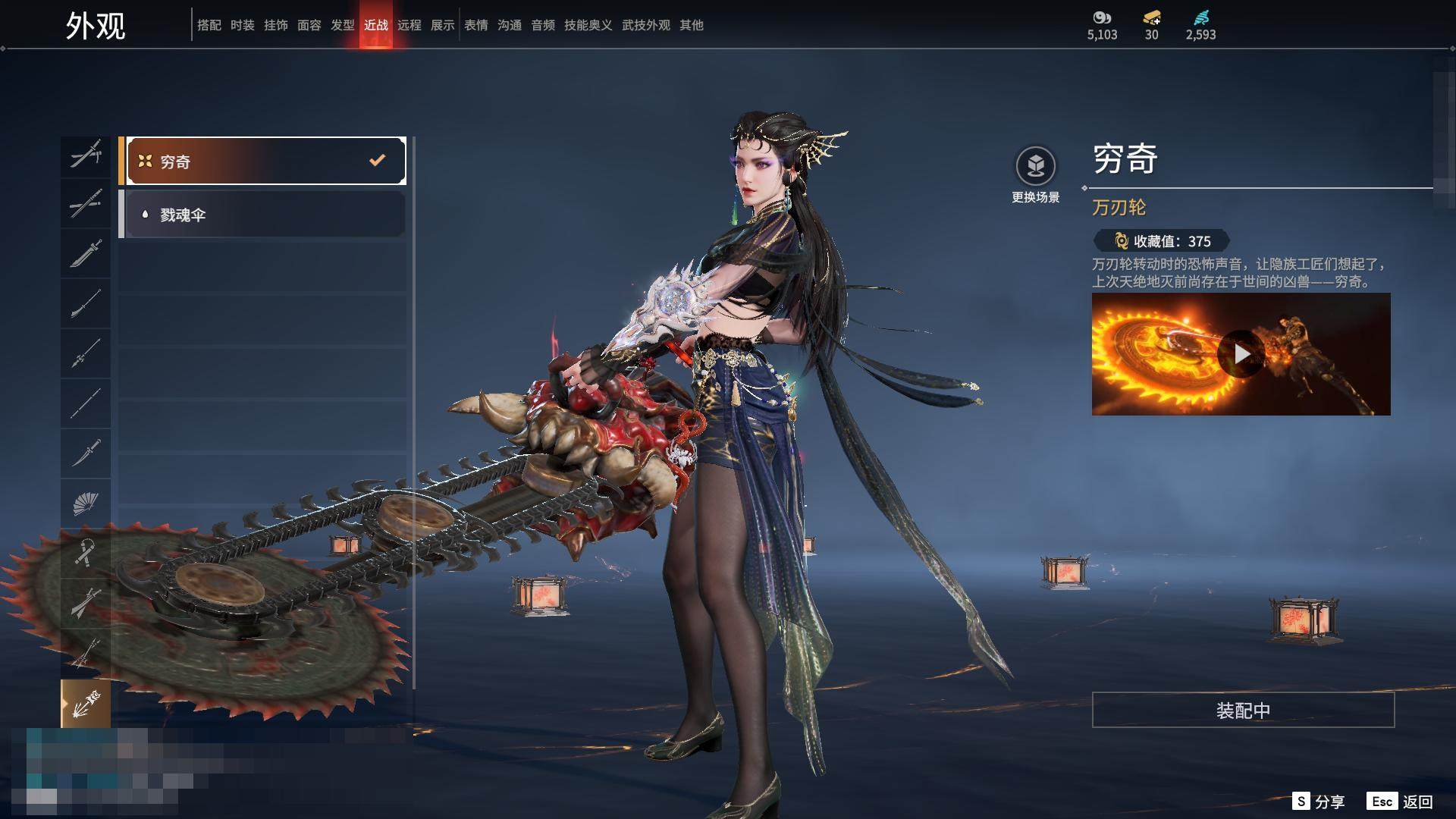The height and width of the screenshot is (819, 1456).
Task: Open the 技能奥义 tab
Action: pyautogui.click(x=588, y=25)
